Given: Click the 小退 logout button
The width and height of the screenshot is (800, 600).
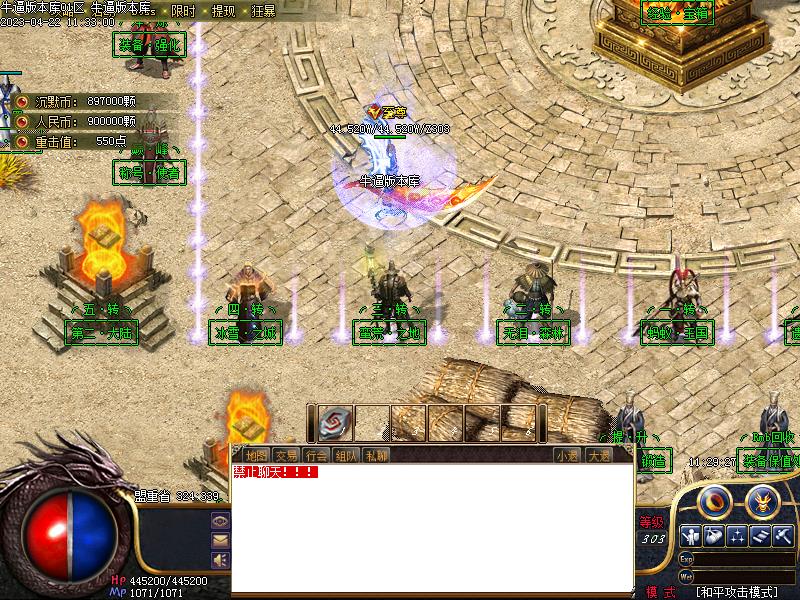Looking at the screenshot, I should click(x=568, y=456).
